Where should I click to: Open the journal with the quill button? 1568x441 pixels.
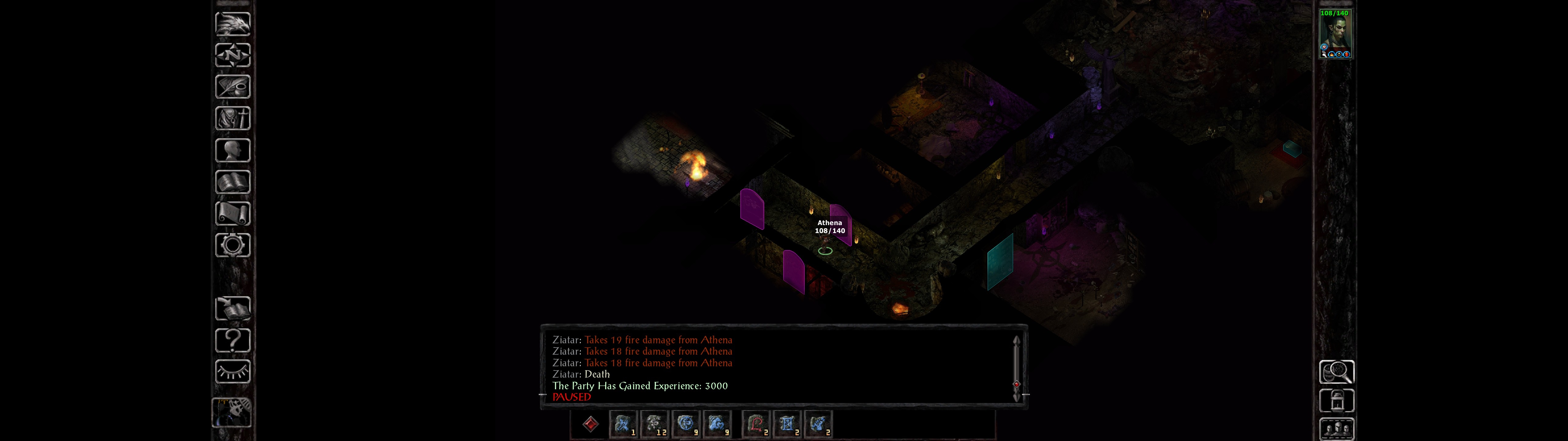pos(232,87)
